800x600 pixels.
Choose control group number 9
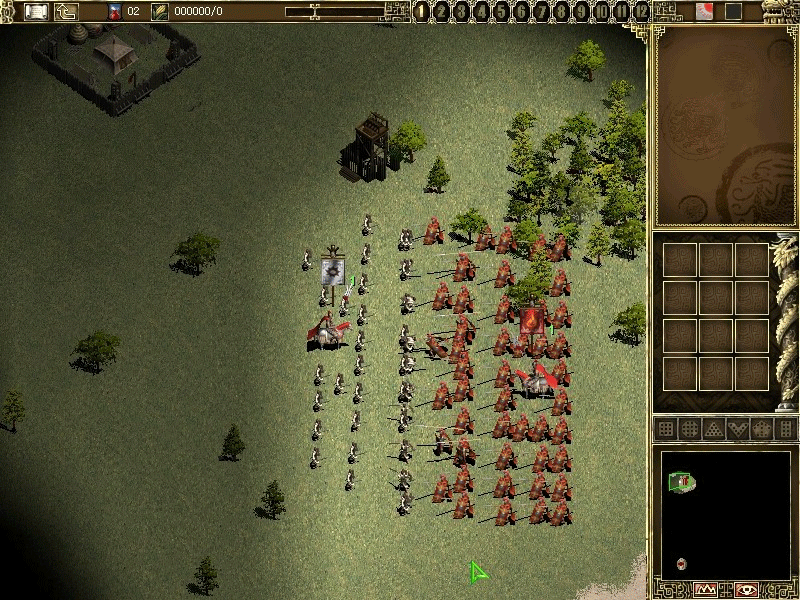point(582,12)
